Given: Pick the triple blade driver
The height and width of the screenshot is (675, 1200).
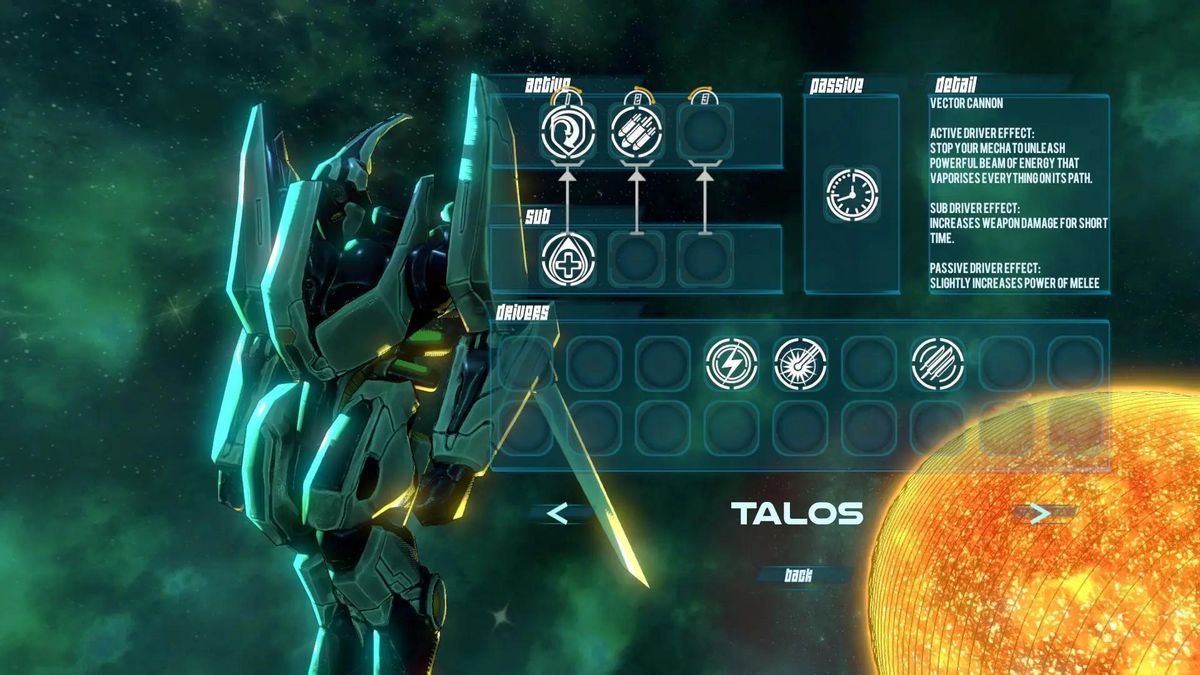Looking at the screenshot, I should 938,363.
